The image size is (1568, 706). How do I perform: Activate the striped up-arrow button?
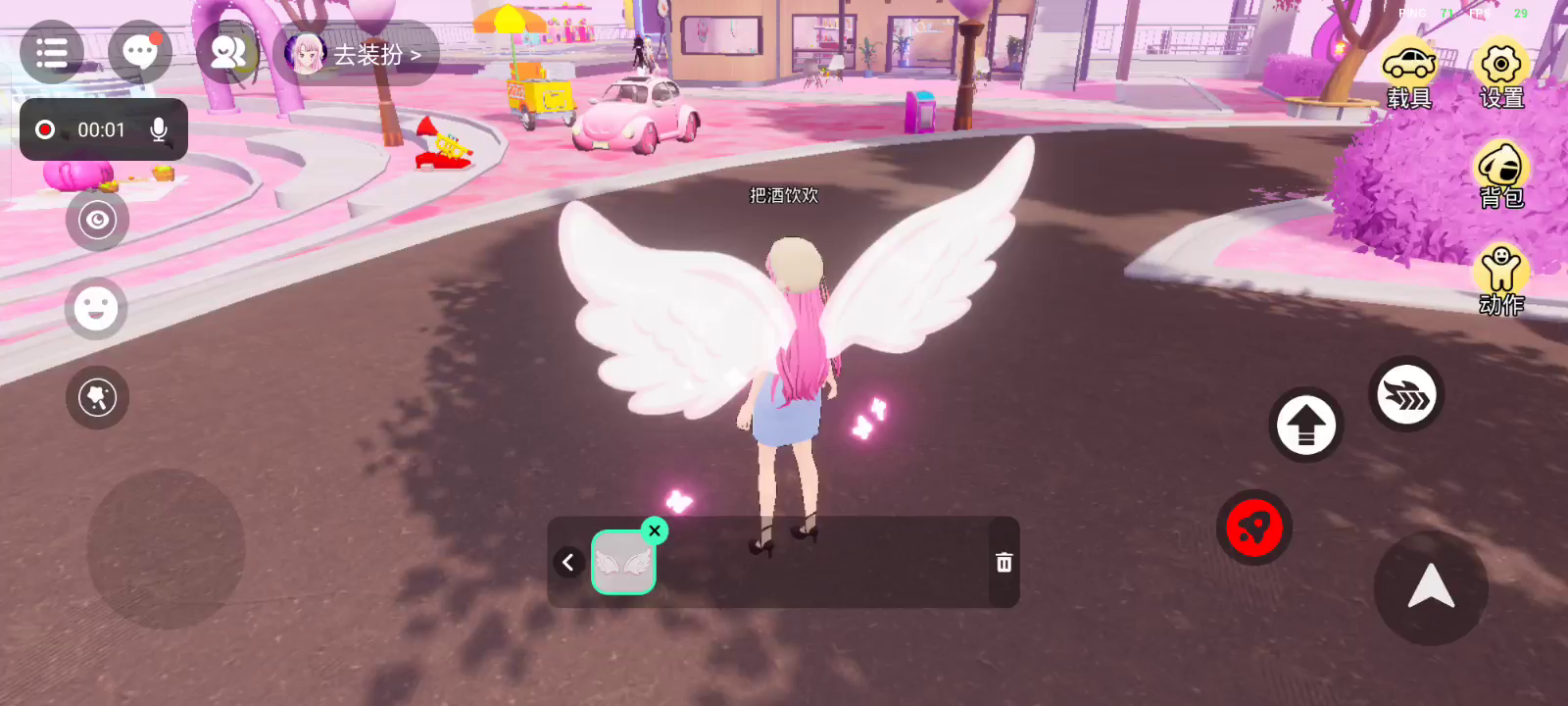(x=1305, y=426)
